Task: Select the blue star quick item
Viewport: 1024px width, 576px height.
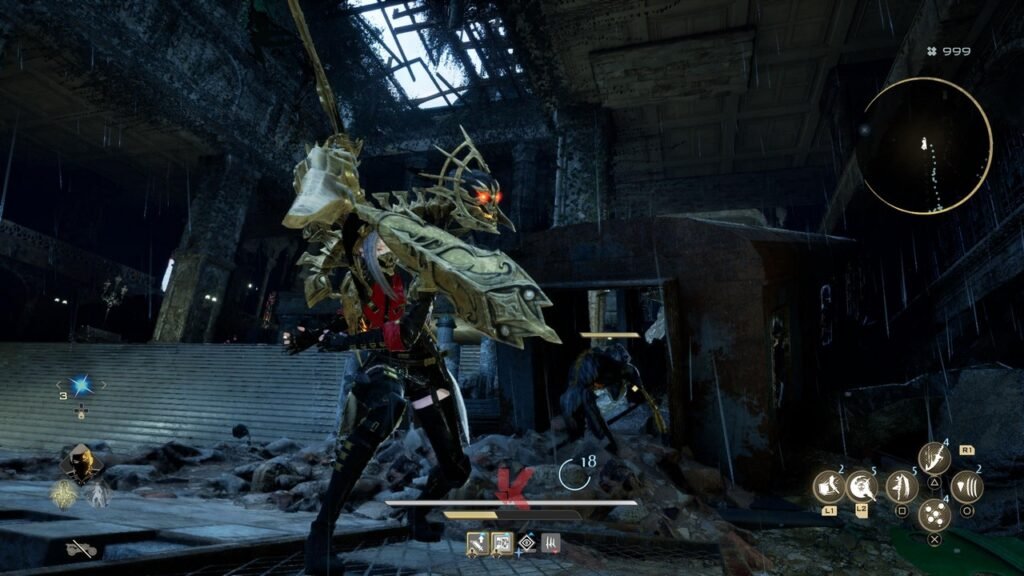Action: click(81, 385)
